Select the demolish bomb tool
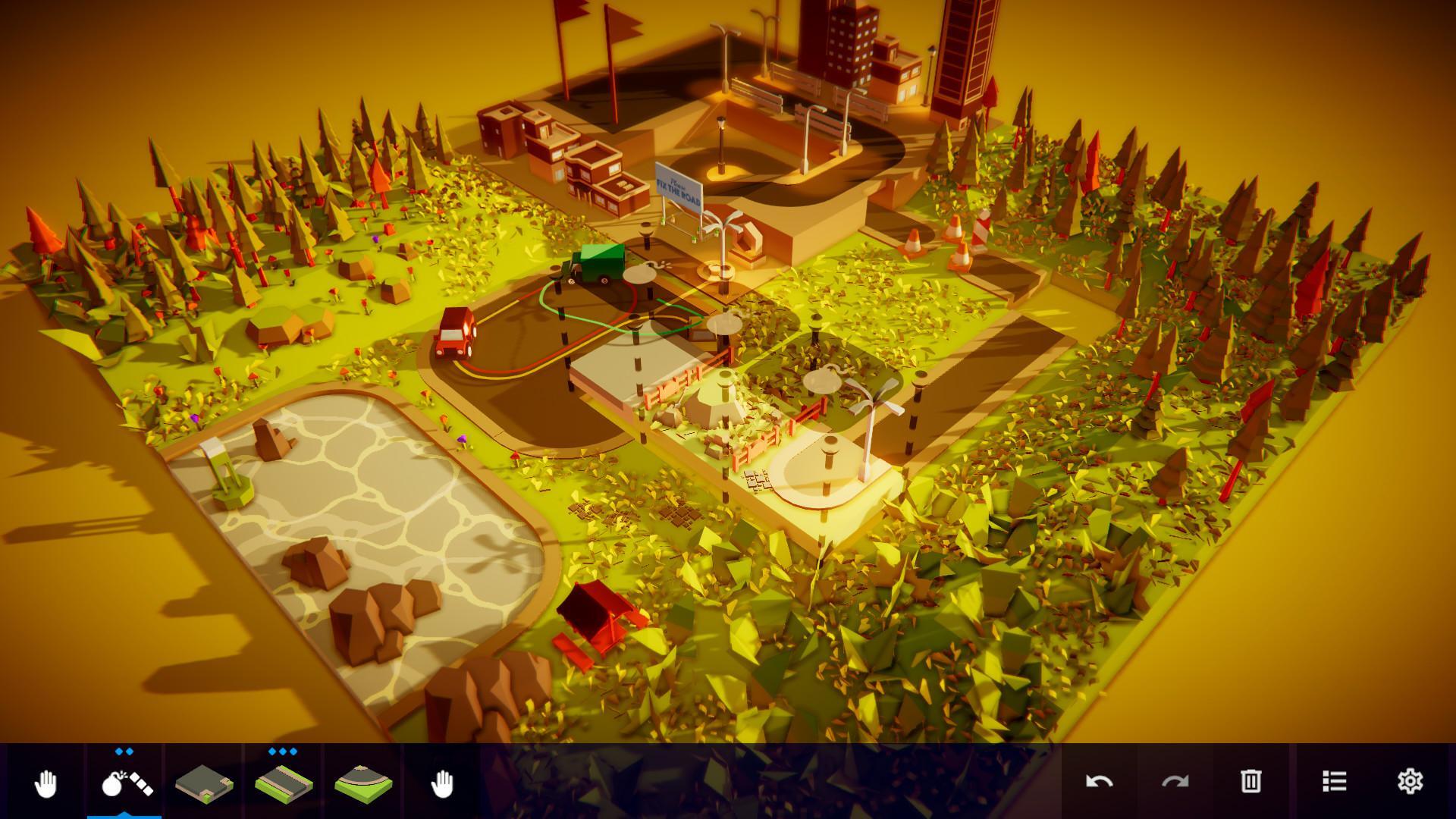 (126, 781)
